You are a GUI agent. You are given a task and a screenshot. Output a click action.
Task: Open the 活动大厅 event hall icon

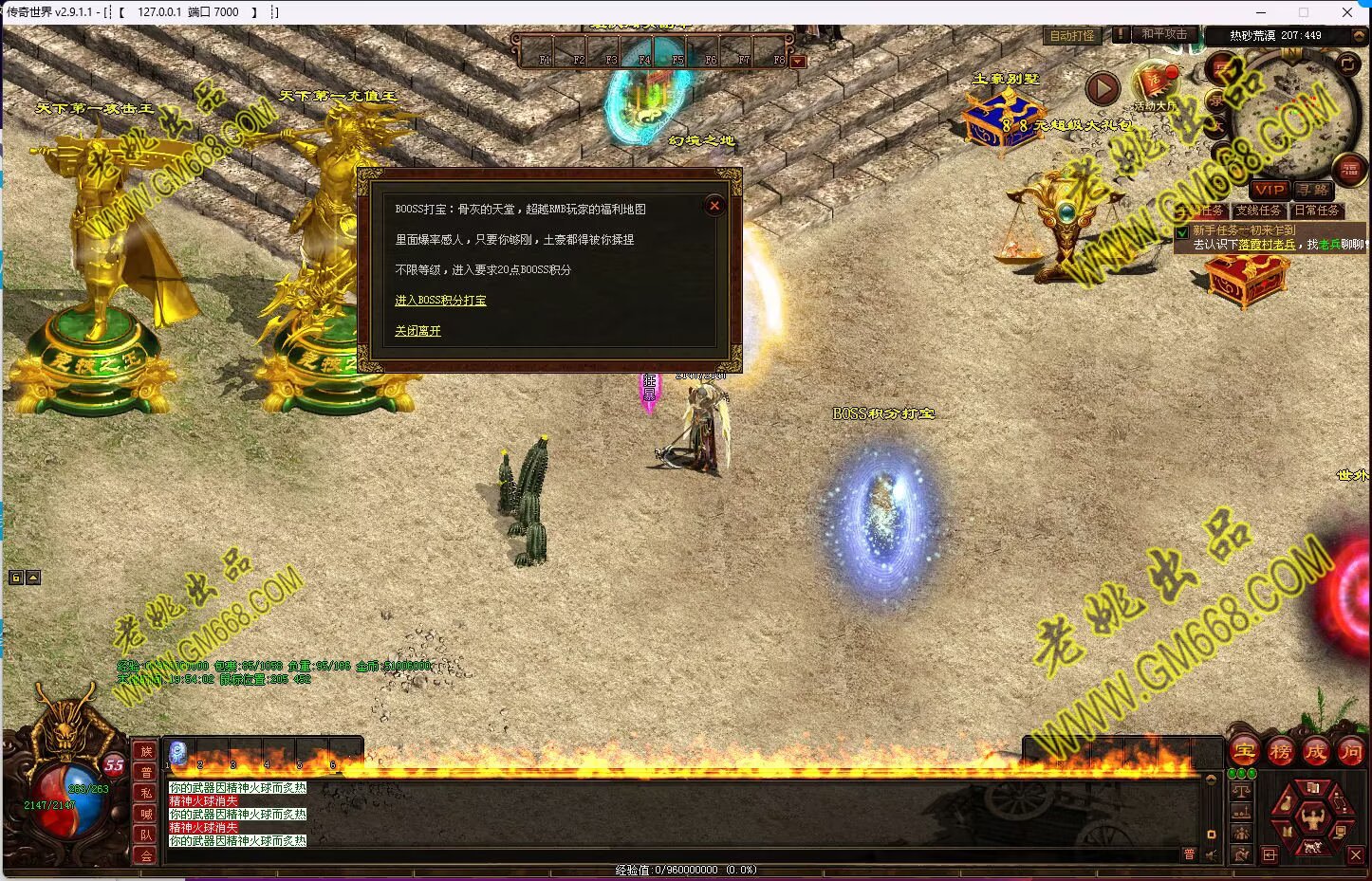(1155, 83)
